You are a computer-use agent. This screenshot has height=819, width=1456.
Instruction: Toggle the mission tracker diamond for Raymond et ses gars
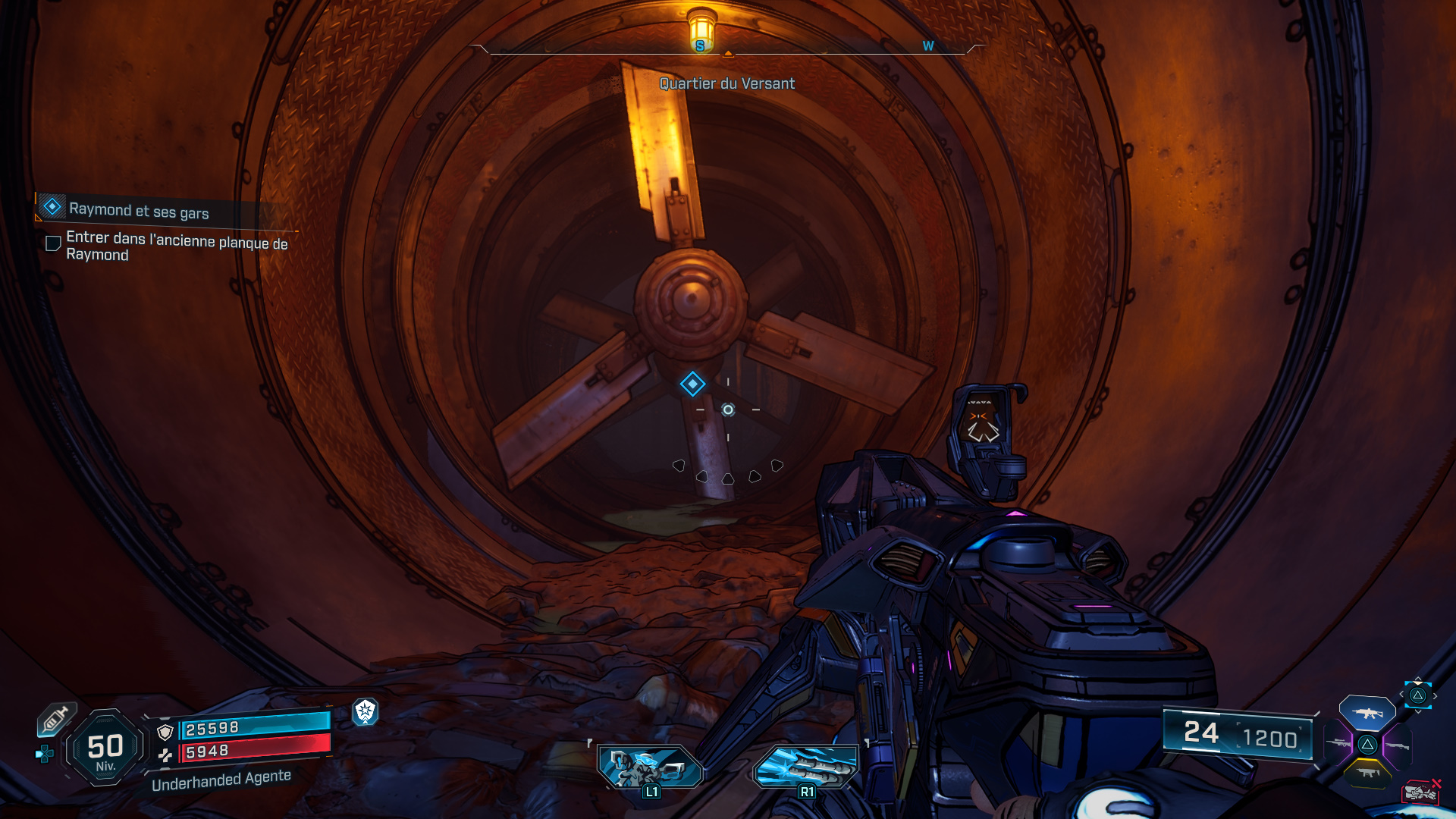coord(51,206)
